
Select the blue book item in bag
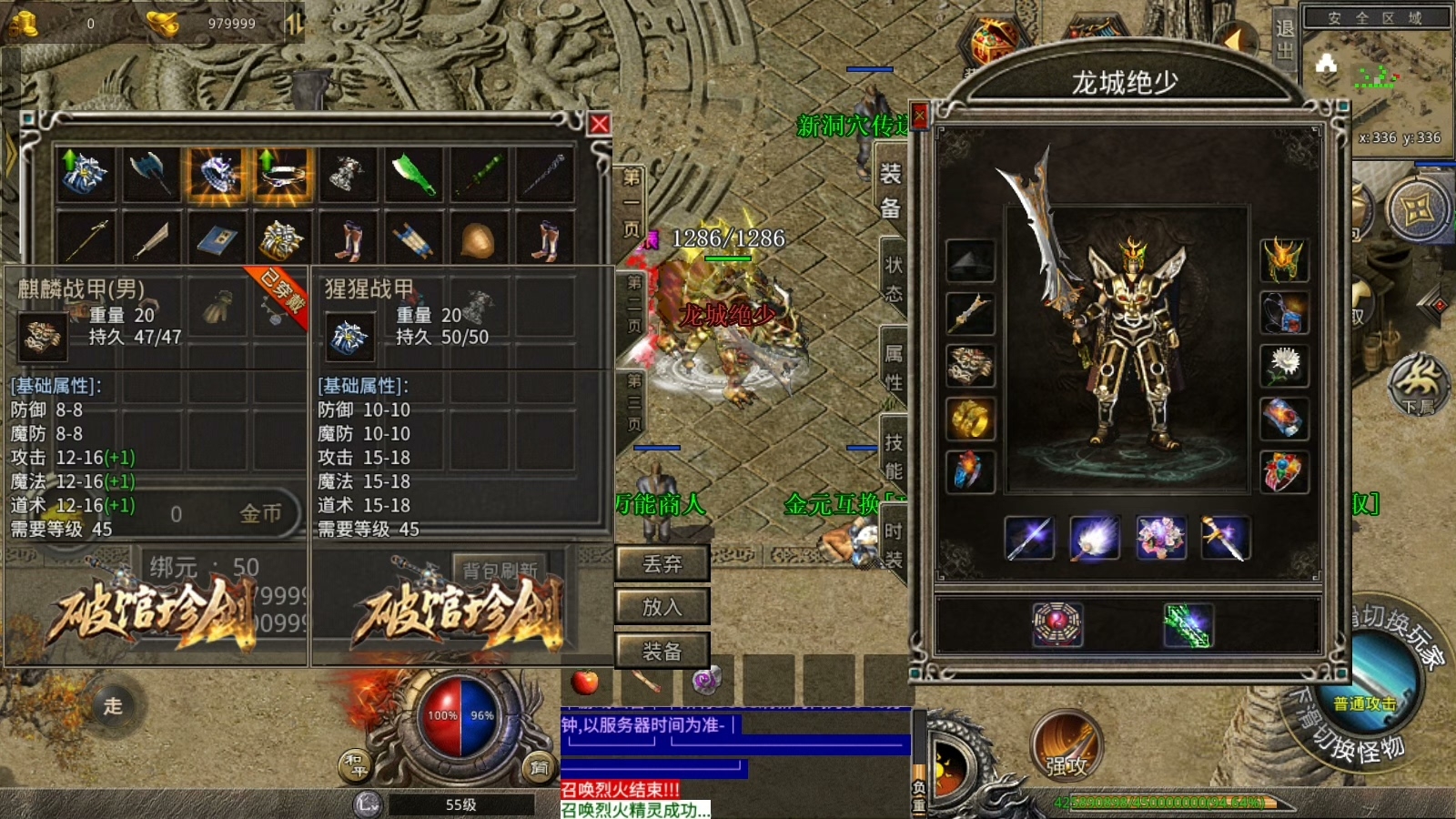point(216,240)
